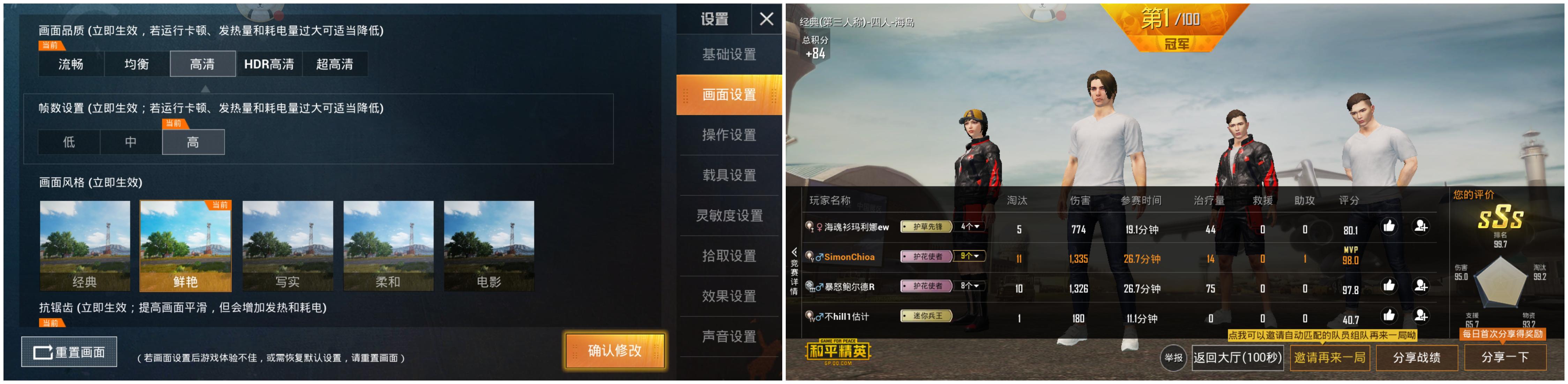Set frame rate to 低
Viewport: 1568px width, 384px height.
69,142
